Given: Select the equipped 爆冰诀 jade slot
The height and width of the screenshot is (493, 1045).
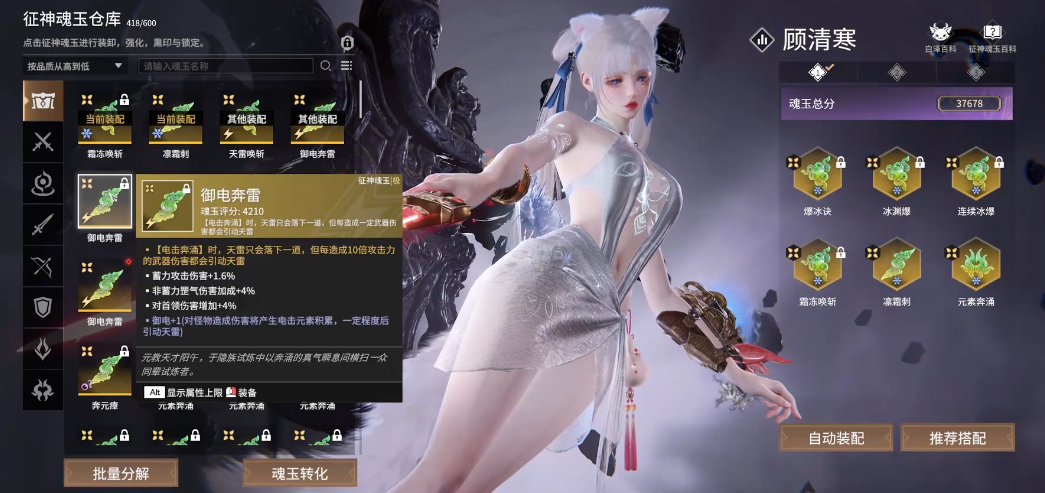Looking at the screenshot, I should [818, 175].
